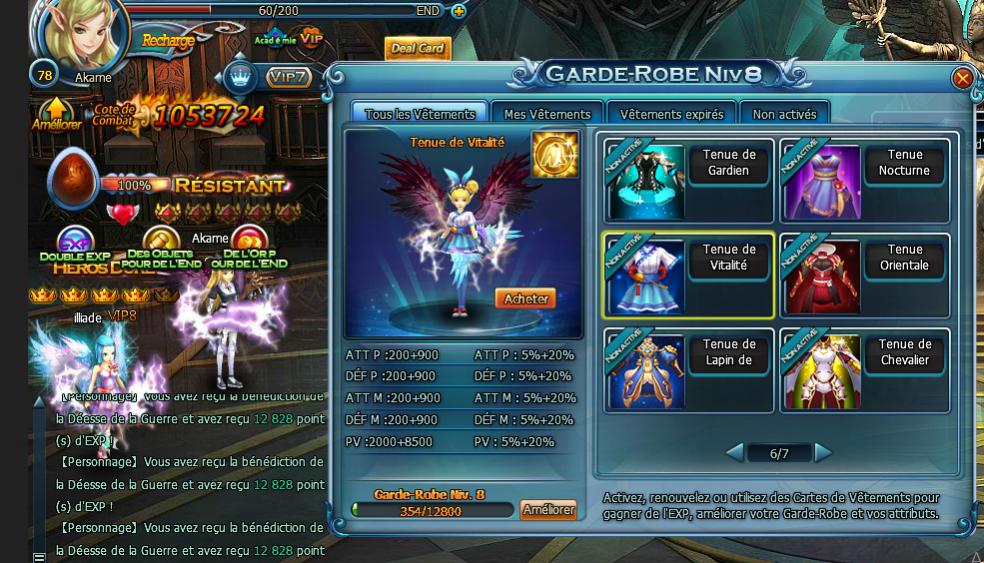Open the Mes Vêtements tab
Screen dimensions: 984x563
[x=547, y=114]
